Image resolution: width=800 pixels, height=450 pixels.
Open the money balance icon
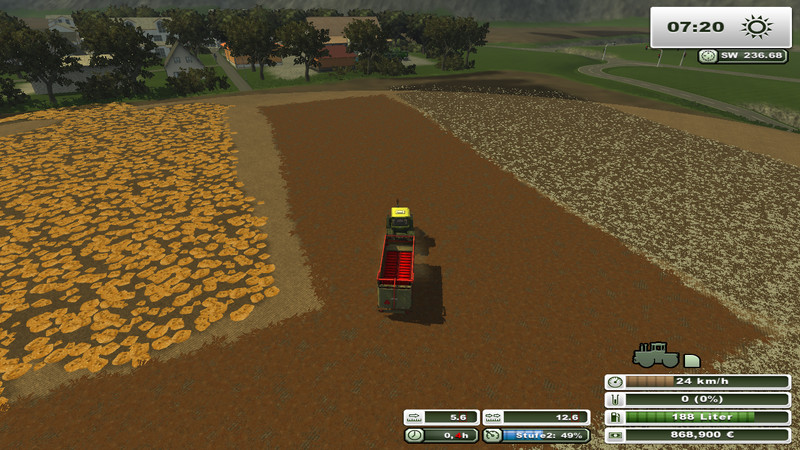(615, 435)
